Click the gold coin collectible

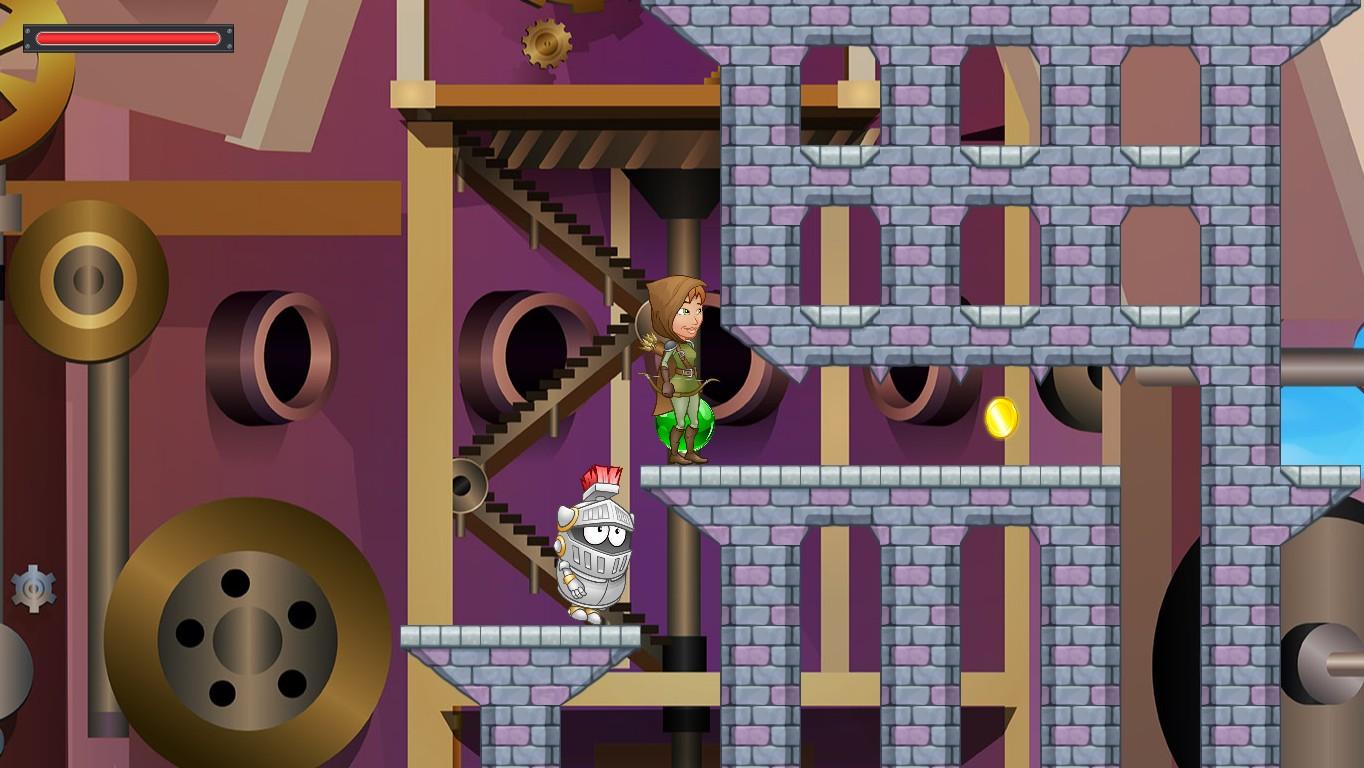[1001, 418]
